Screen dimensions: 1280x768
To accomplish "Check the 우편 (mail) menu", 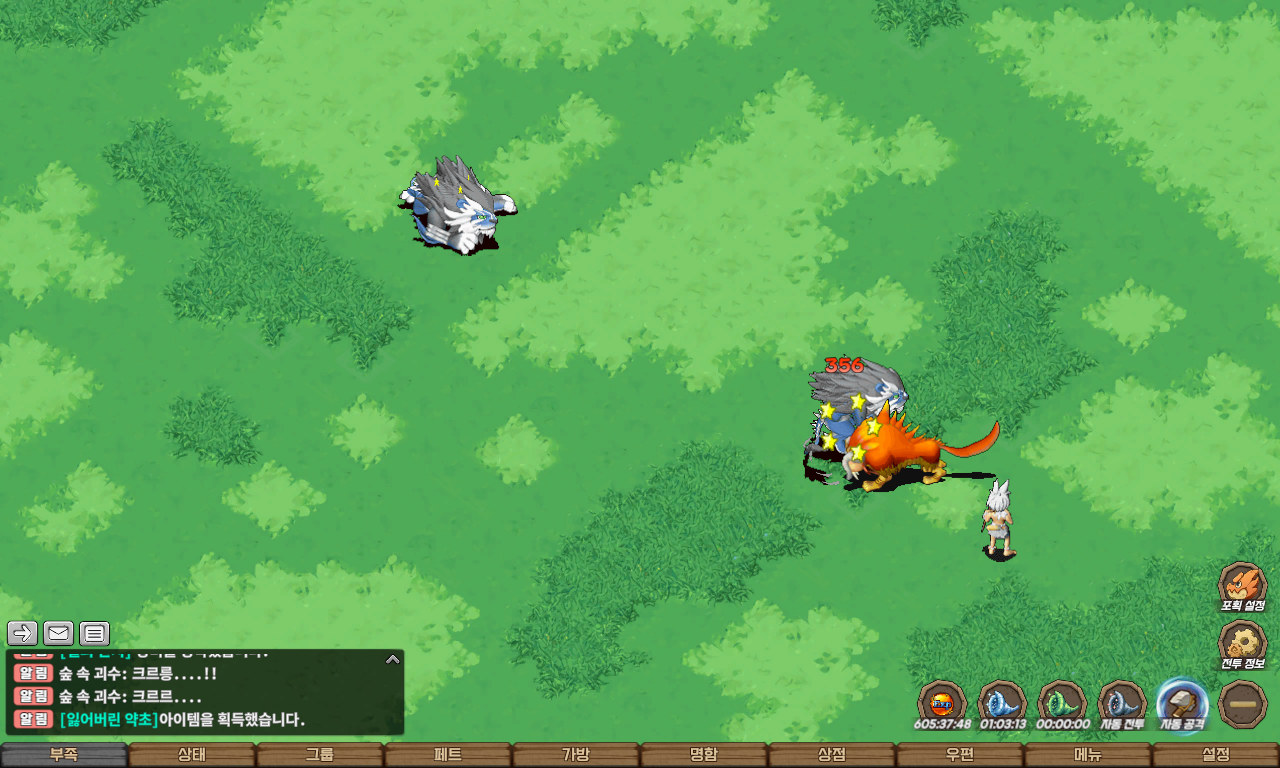I will point(960,755).
